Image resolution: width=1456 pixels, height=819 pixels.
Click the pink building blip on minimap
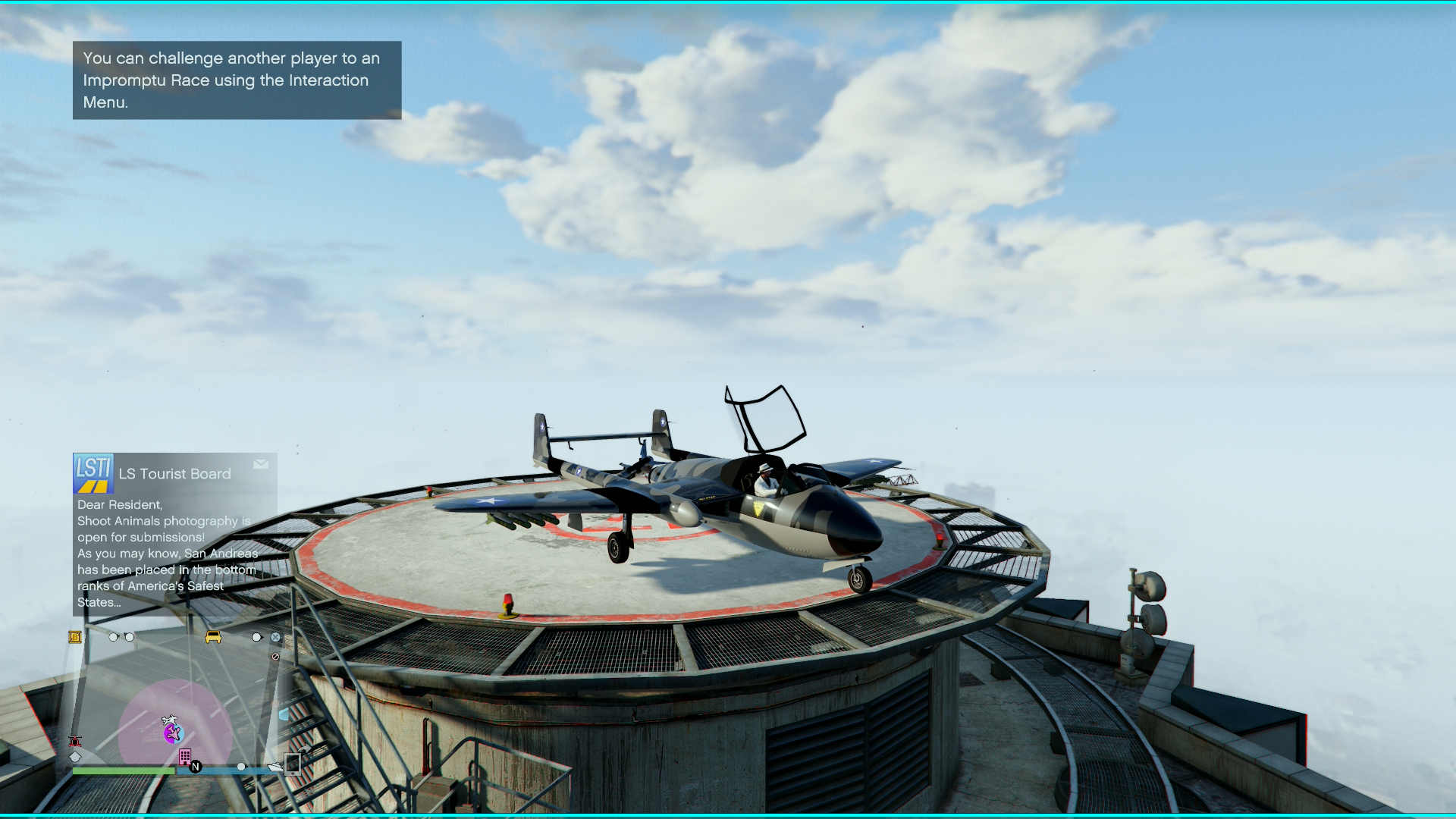tap(184, 756)
